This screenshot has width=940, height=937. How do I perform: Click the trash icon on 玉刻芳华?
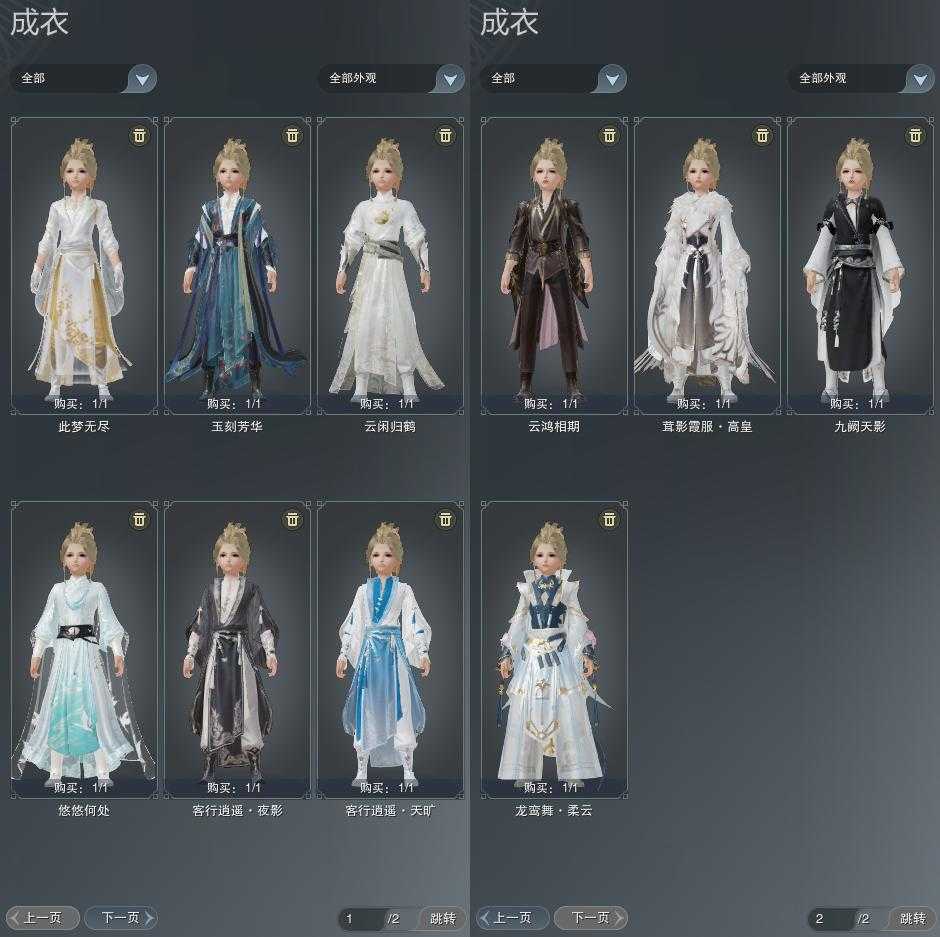click(292, 135)
